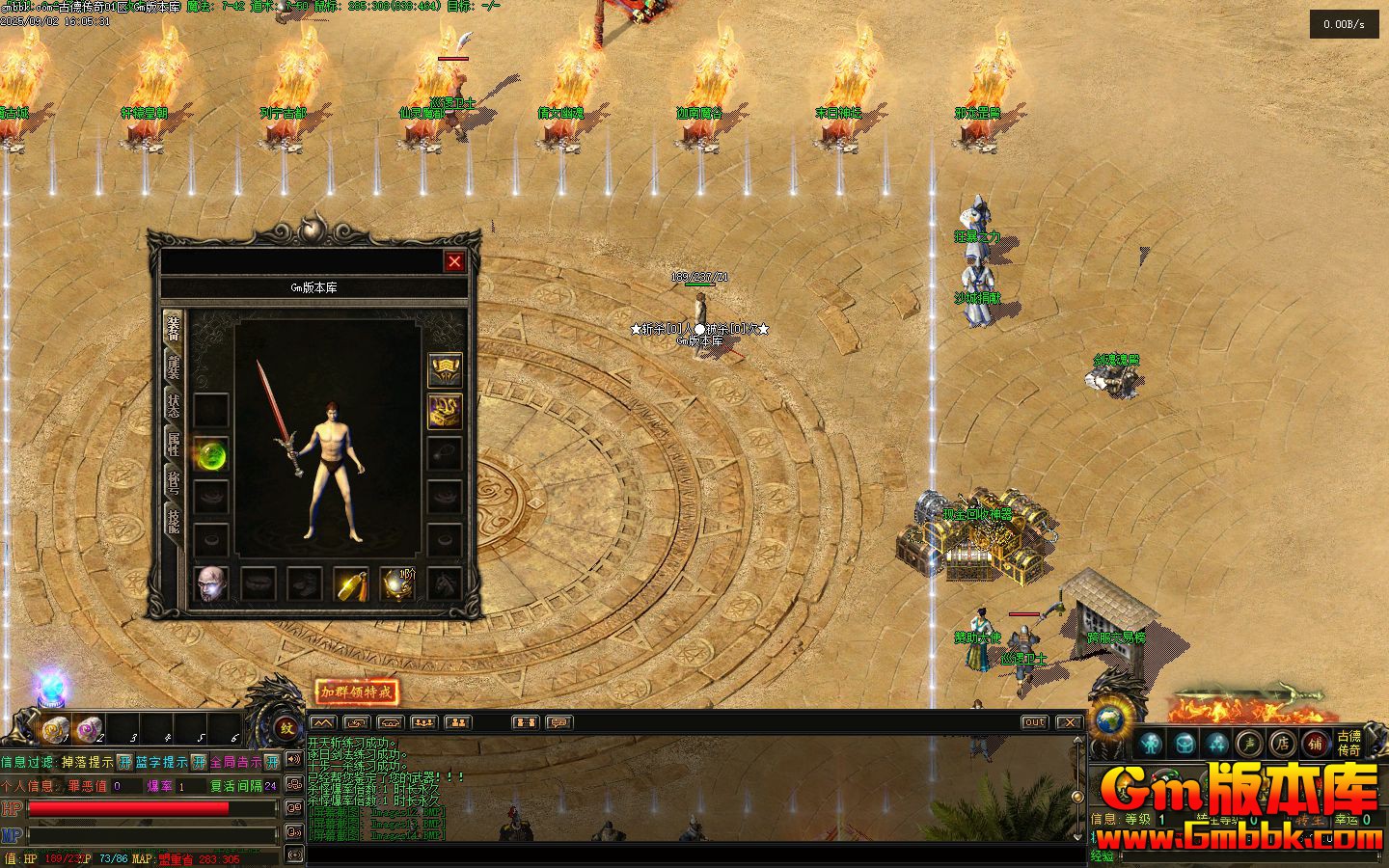
Task: Click the 加群领特戒 banner button
Action: pos(357,692)
